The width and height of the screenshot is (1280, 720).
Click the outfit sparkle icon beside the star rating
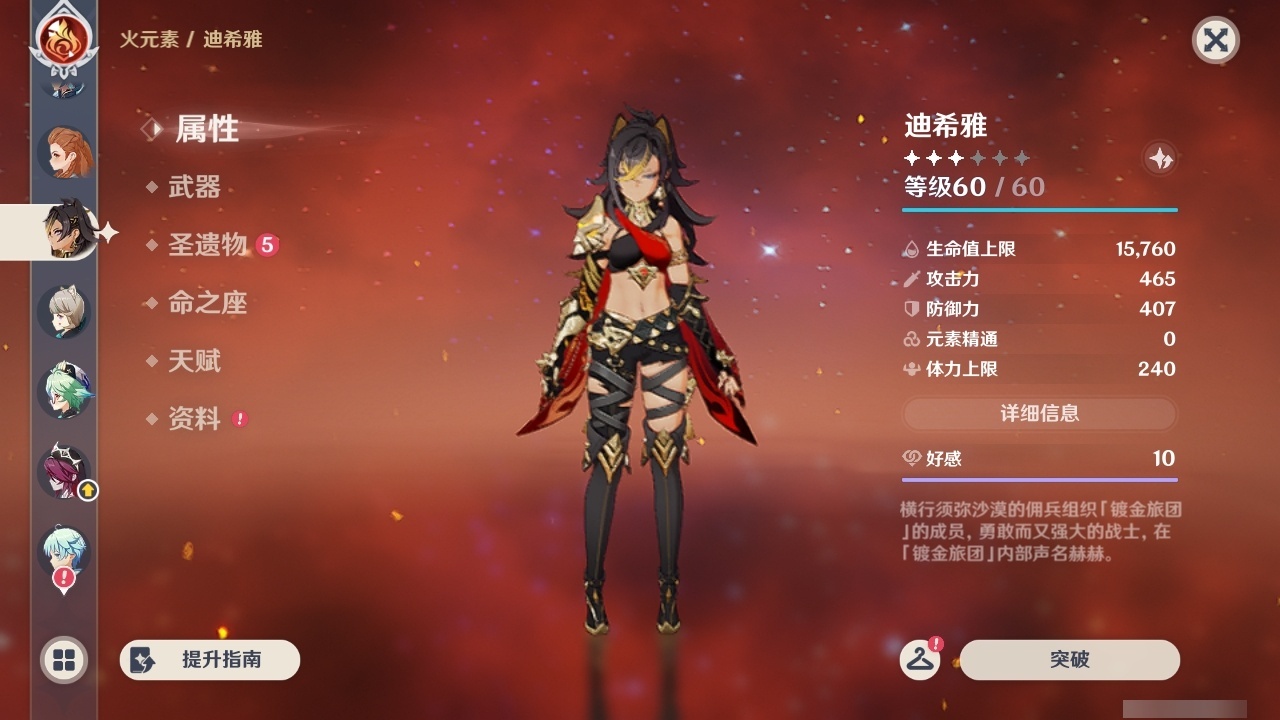point(1160,157)
